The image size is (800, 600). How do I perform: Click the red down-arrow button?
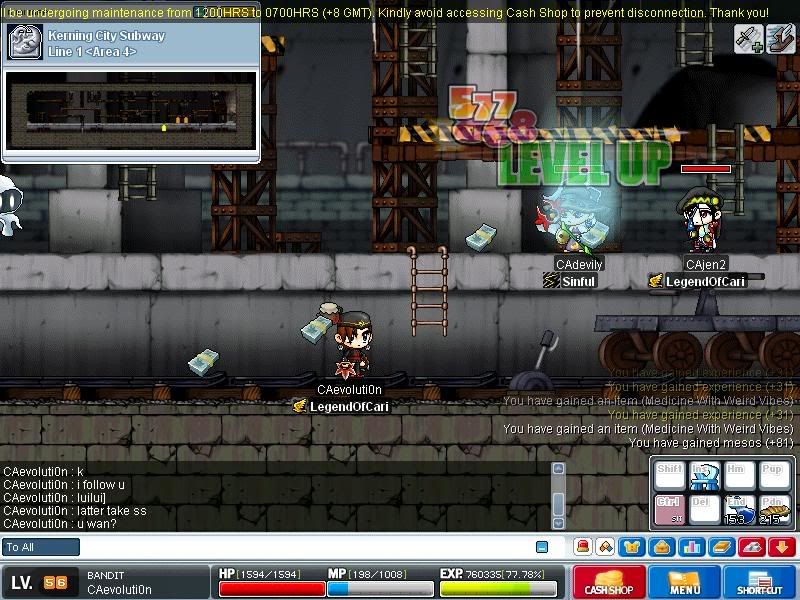782,547
